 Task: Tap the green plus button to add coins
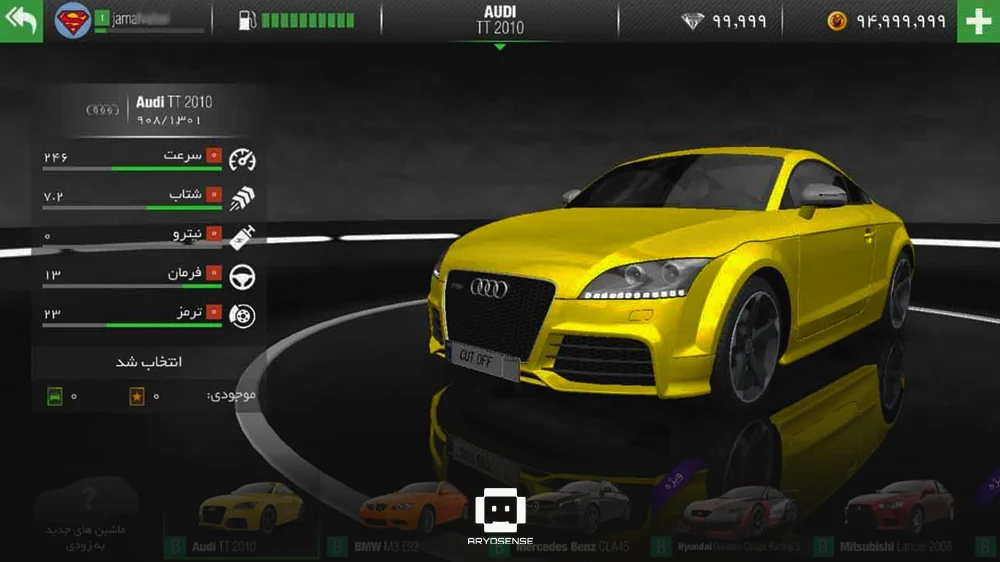click(978, 21)
